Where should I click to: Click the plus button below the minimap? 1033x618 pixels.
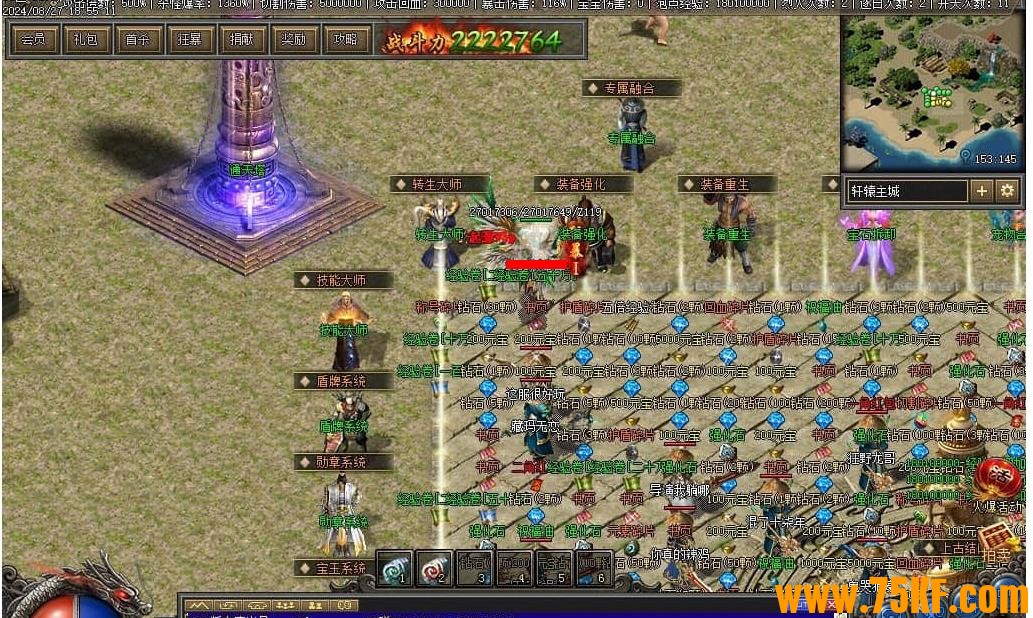tap(982, 190)
